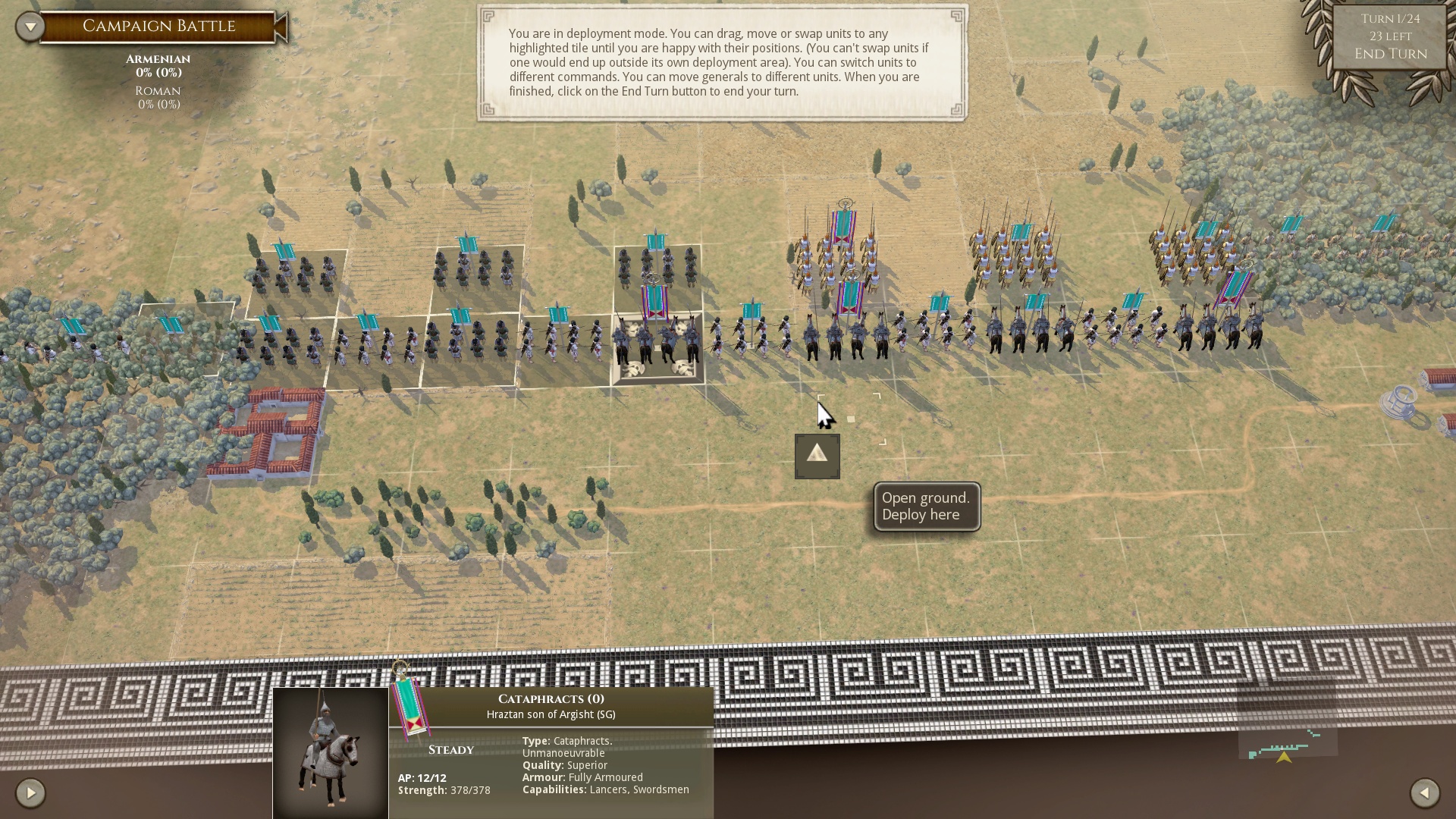Click the End Turn button
This screenshot has width=1456, height=819.
[x=1391, y=54]
